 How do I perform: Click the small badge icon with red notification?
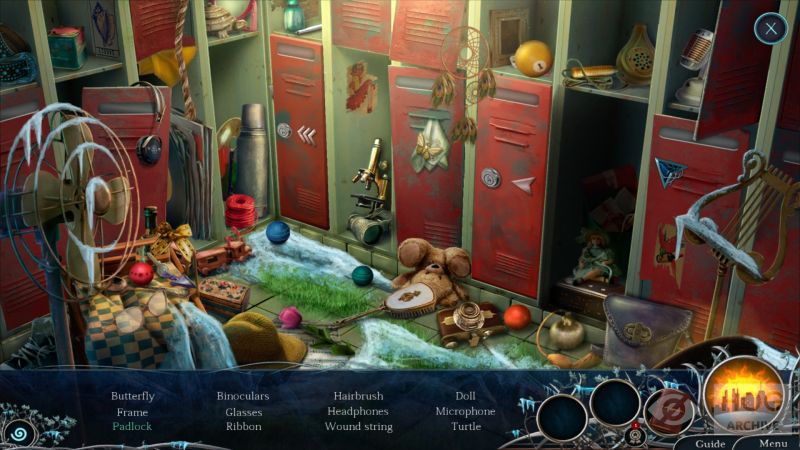click(632, 435)
